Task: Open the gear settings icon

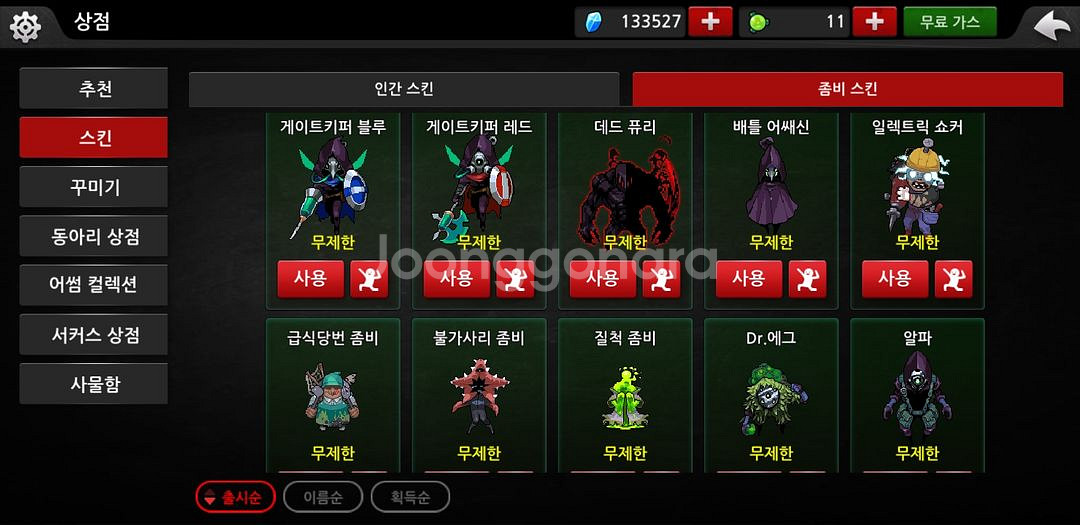Action: coord(24,24)
